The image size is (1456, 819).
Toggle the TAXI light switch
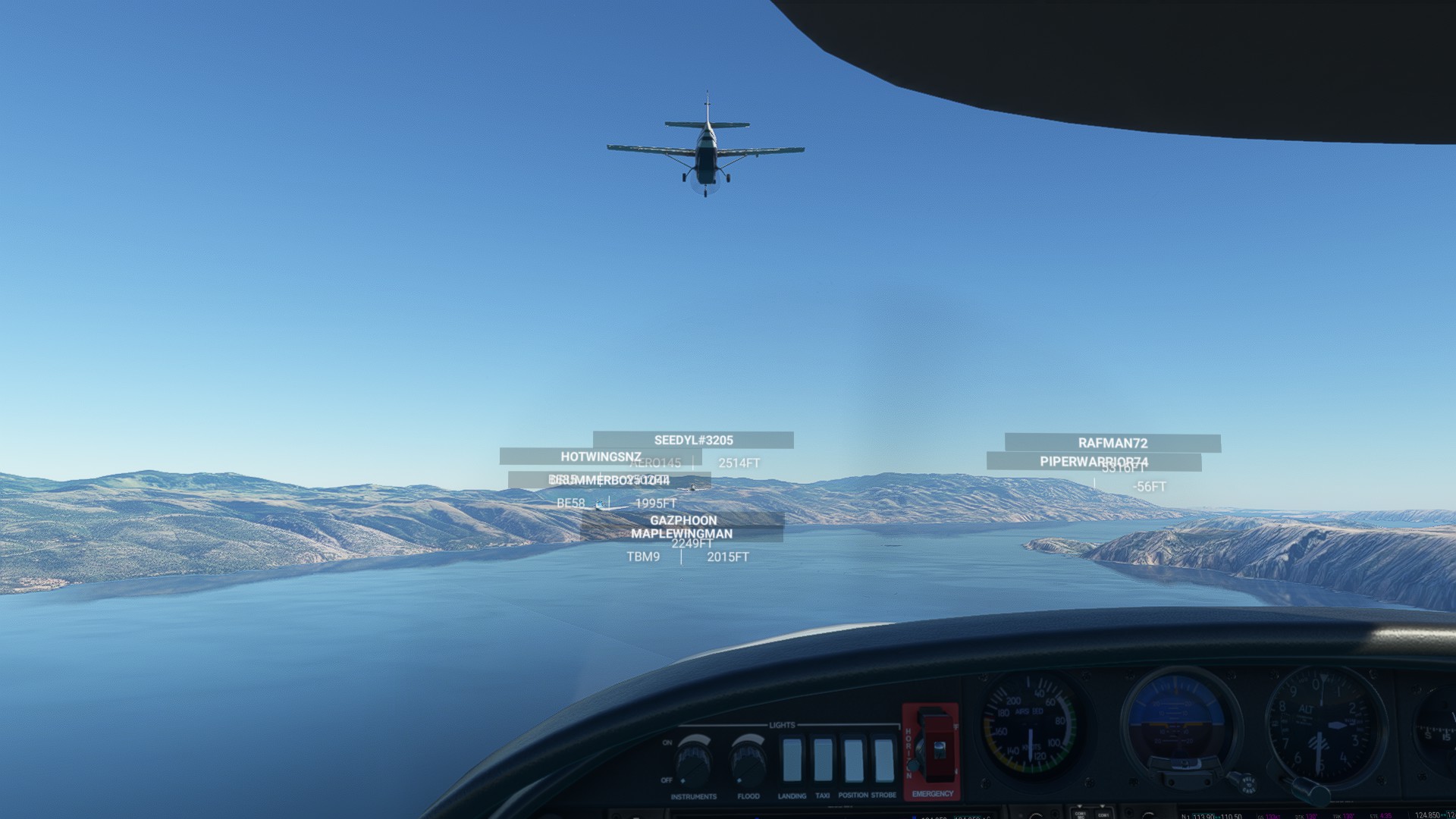[x=823, y=758]
